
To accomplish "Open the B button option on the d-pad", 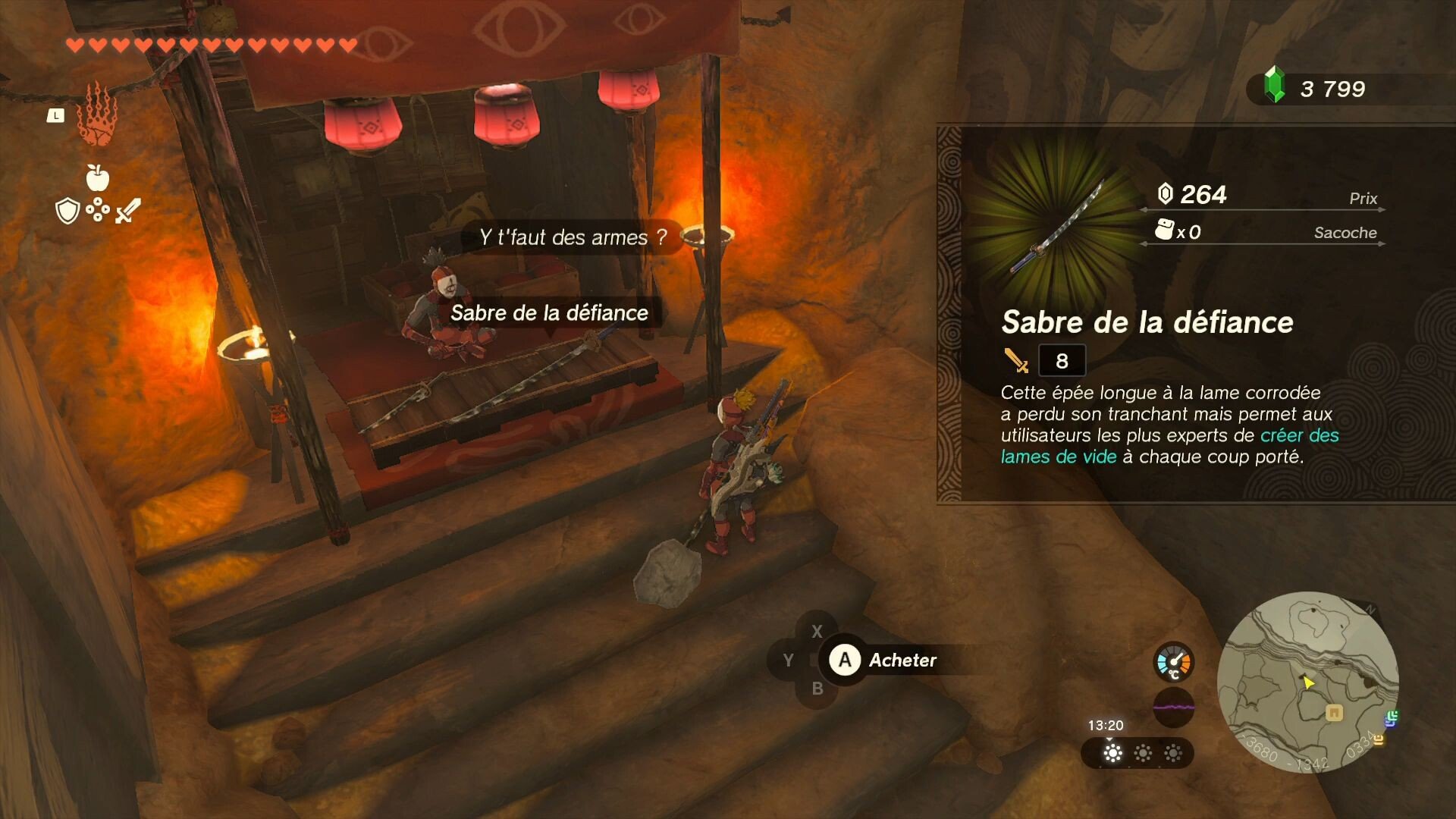I will pos(817,689).
